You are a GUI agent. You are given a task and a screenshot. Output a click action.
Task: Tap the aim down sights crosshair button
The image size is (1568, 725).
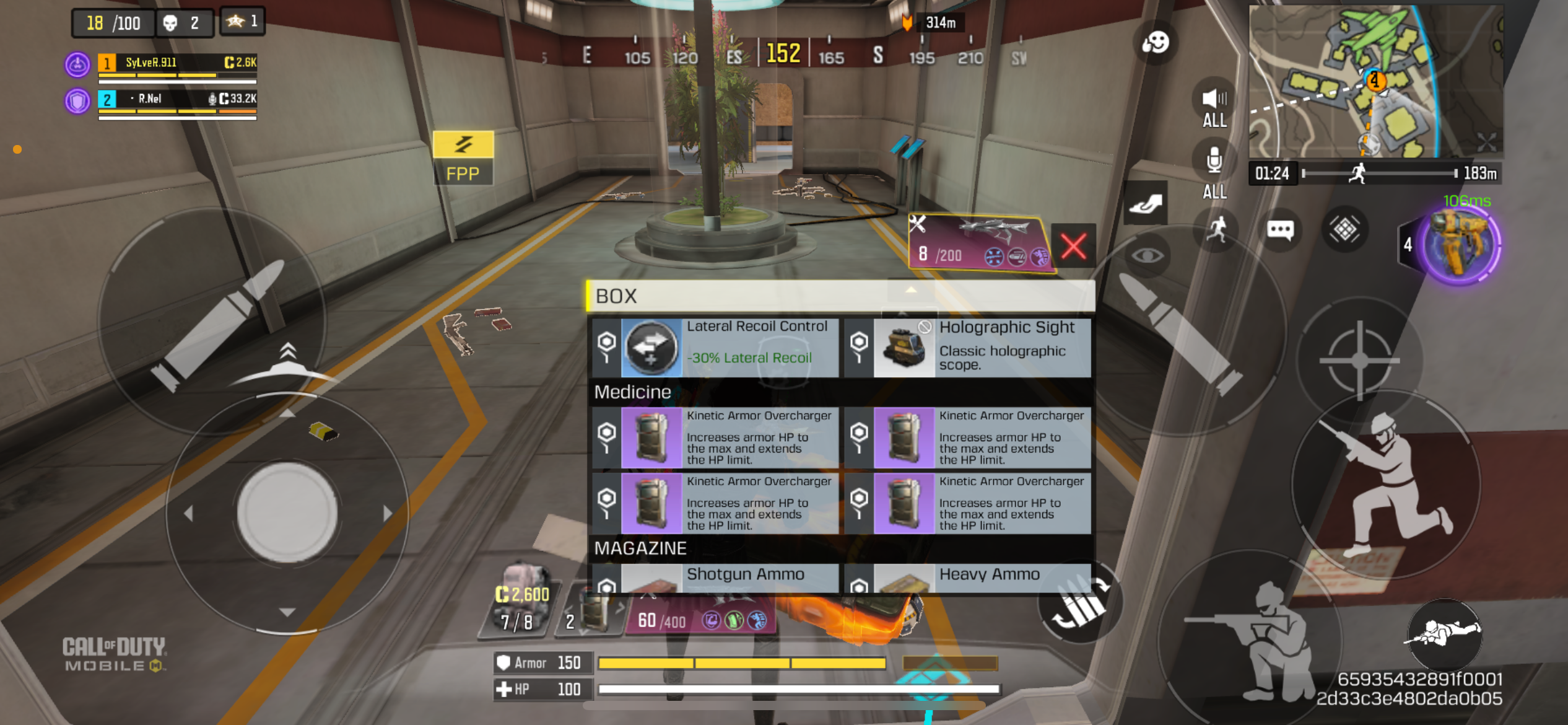tap(1359, 359)
